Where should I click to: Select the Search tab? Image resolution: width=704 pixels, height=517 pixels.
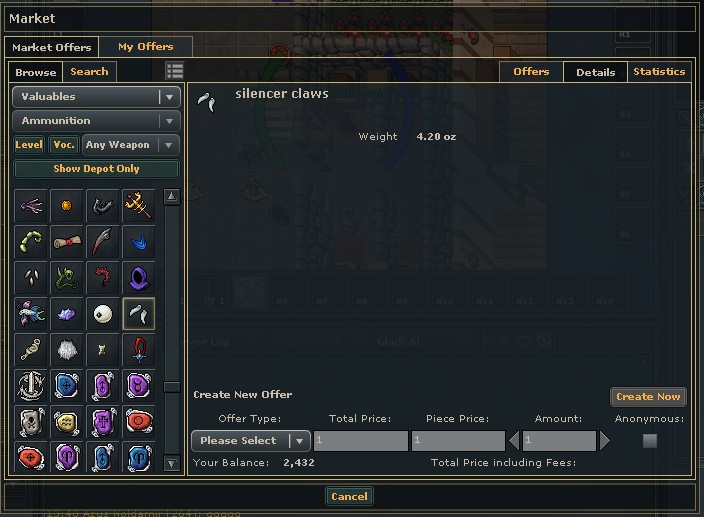pyautogui.click(x=89, y=72)
